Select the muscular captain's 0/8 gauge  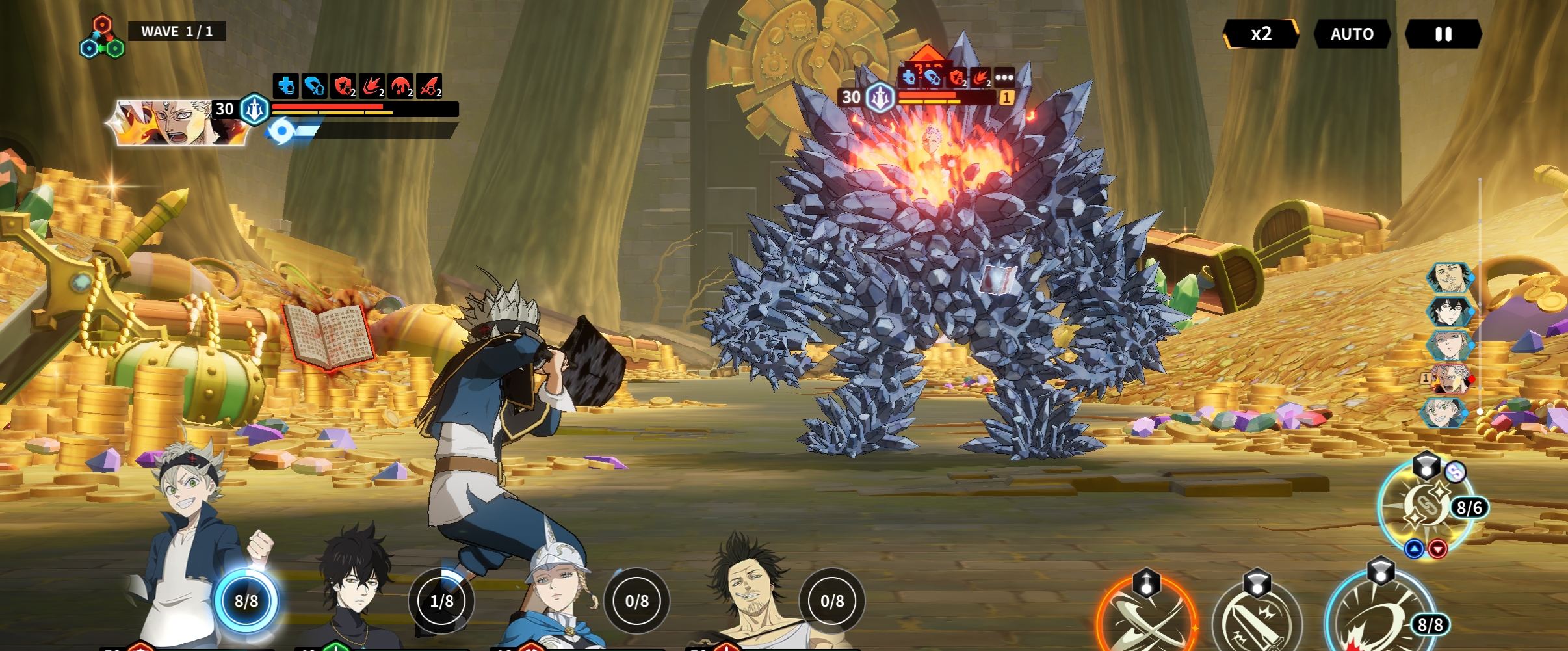[832, 601]
